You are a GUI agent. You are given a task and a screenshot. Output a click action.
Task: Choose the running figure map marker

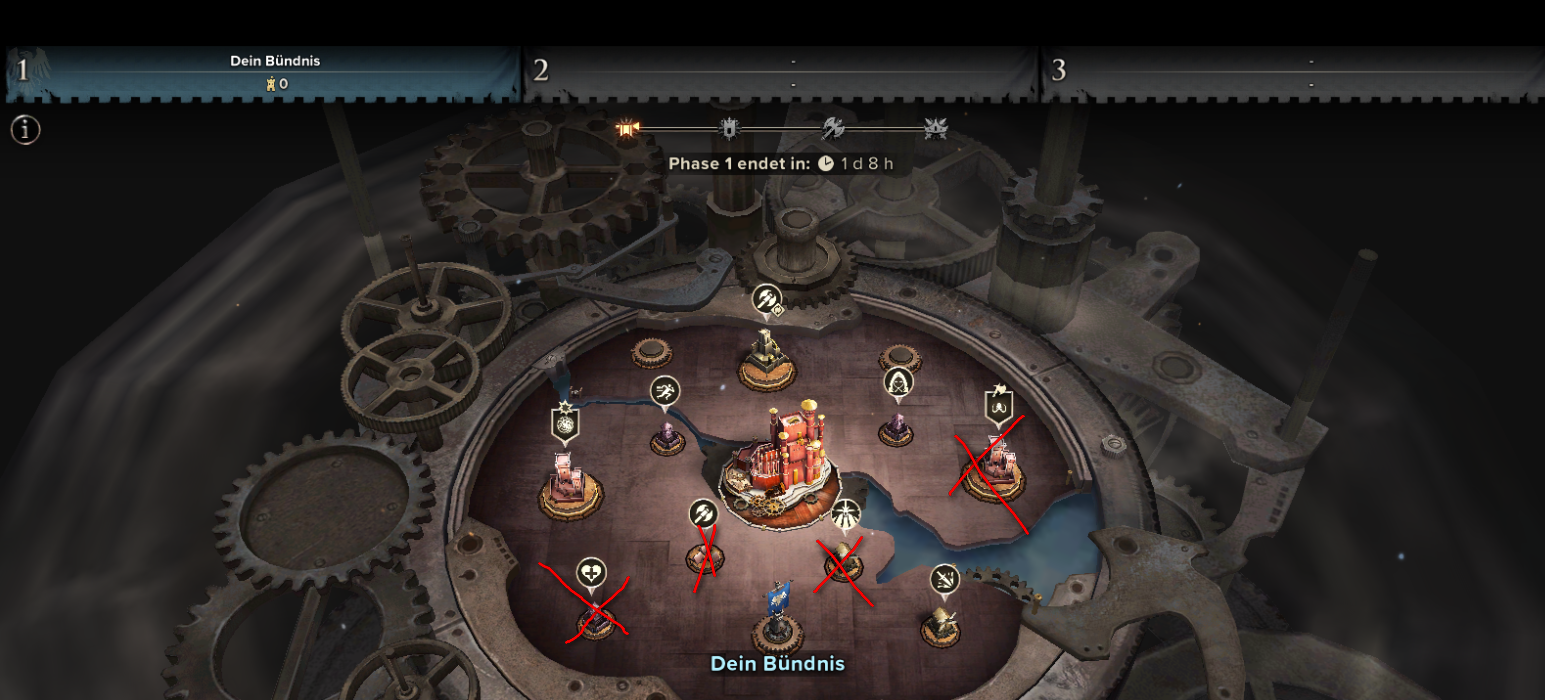coord(665,391)
